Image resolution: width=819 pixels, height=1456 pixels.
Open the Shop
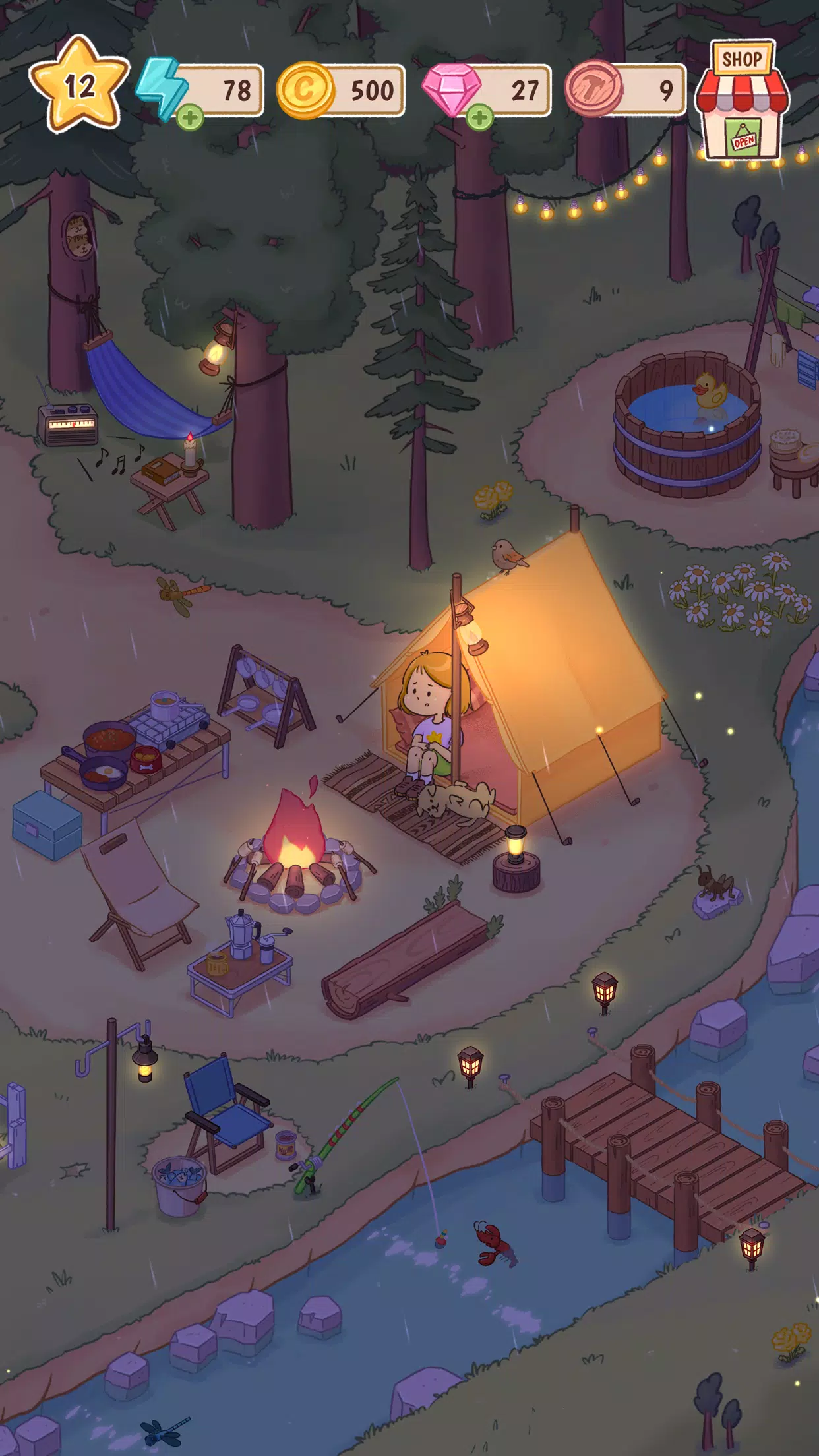(x=742, y=101)
